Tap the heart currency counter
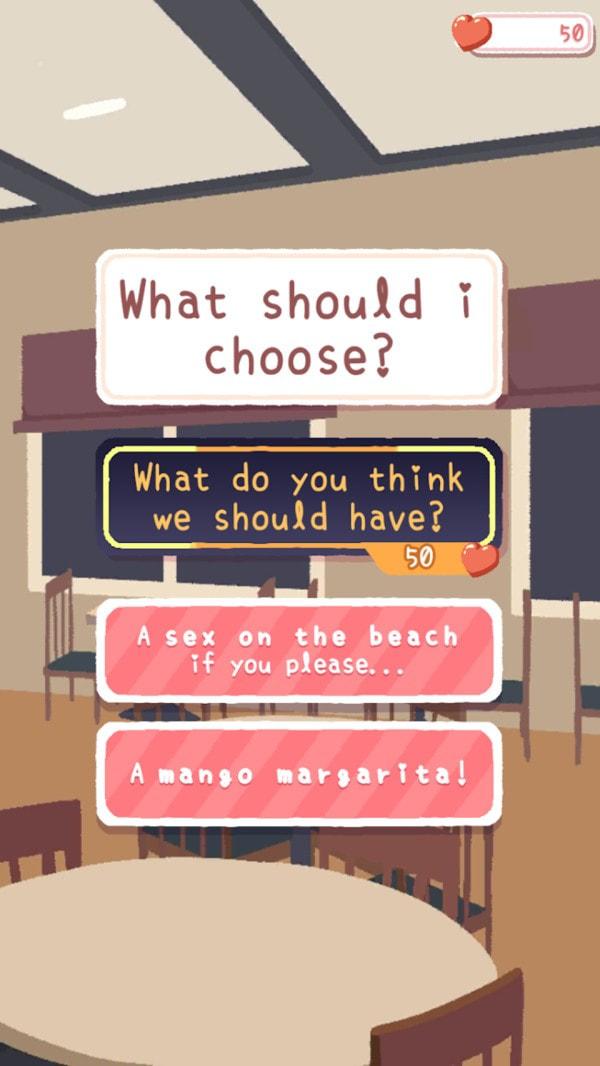Viewport: 600px width, 1066px height. coord(524,33)
